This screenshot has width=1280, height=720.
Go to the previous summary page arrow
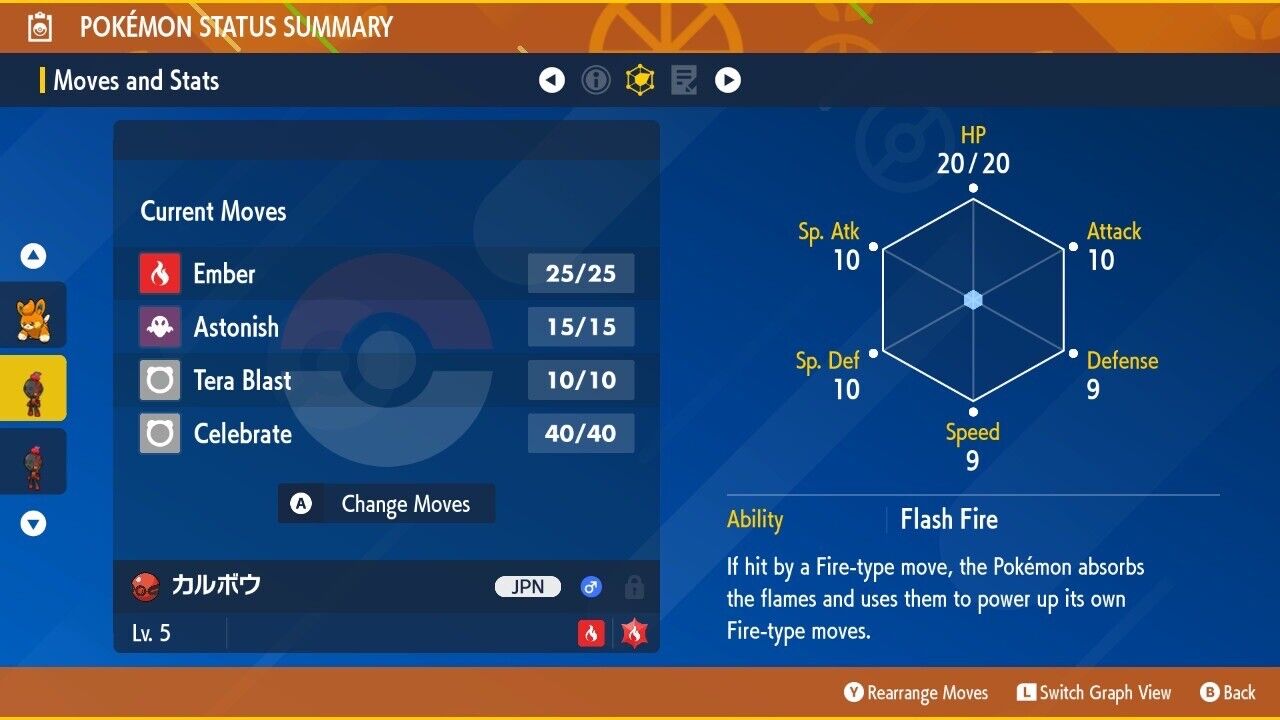tap(552, 81)
